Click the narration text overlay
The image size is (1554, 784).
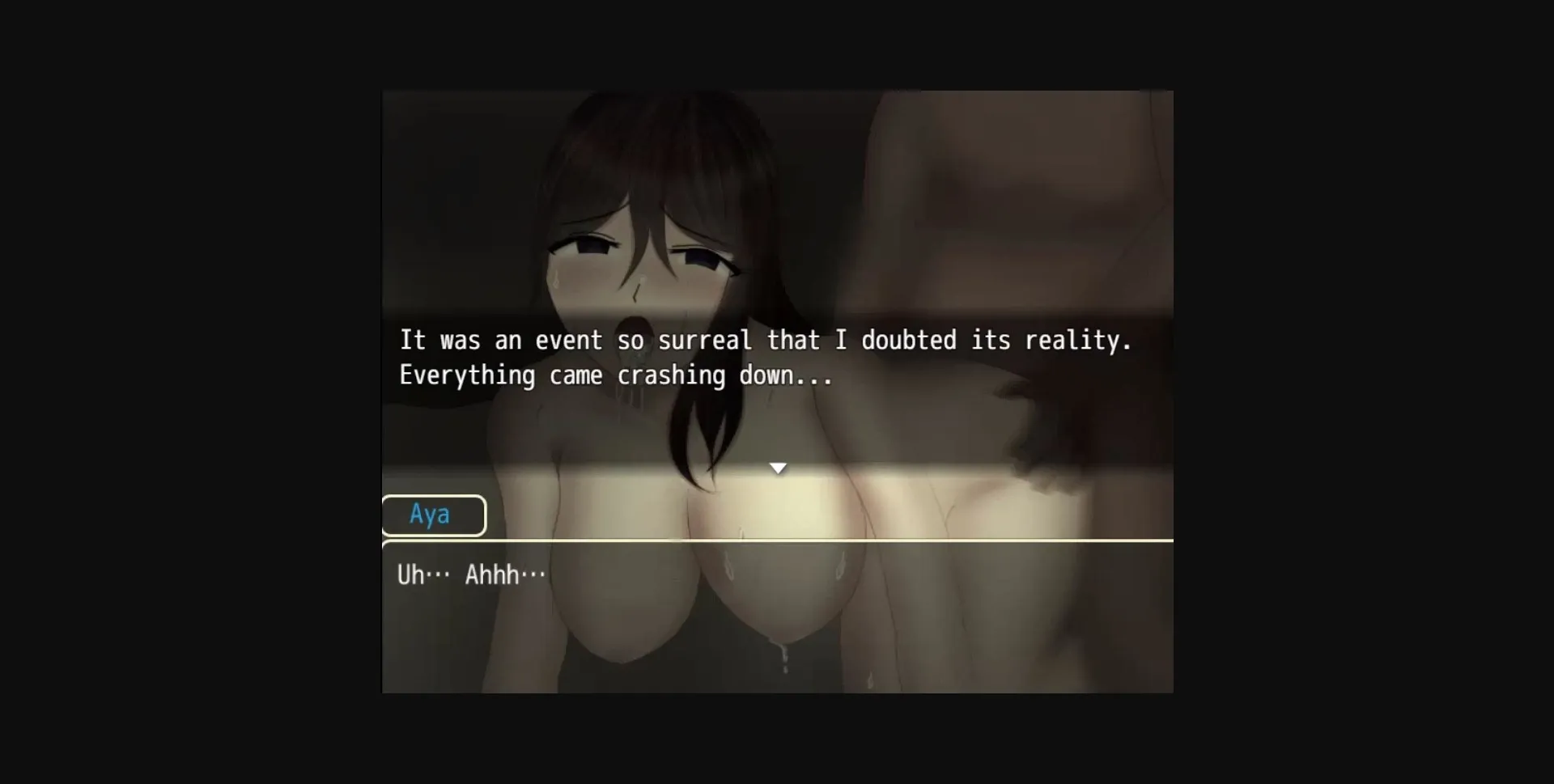(x=765, y=356)
